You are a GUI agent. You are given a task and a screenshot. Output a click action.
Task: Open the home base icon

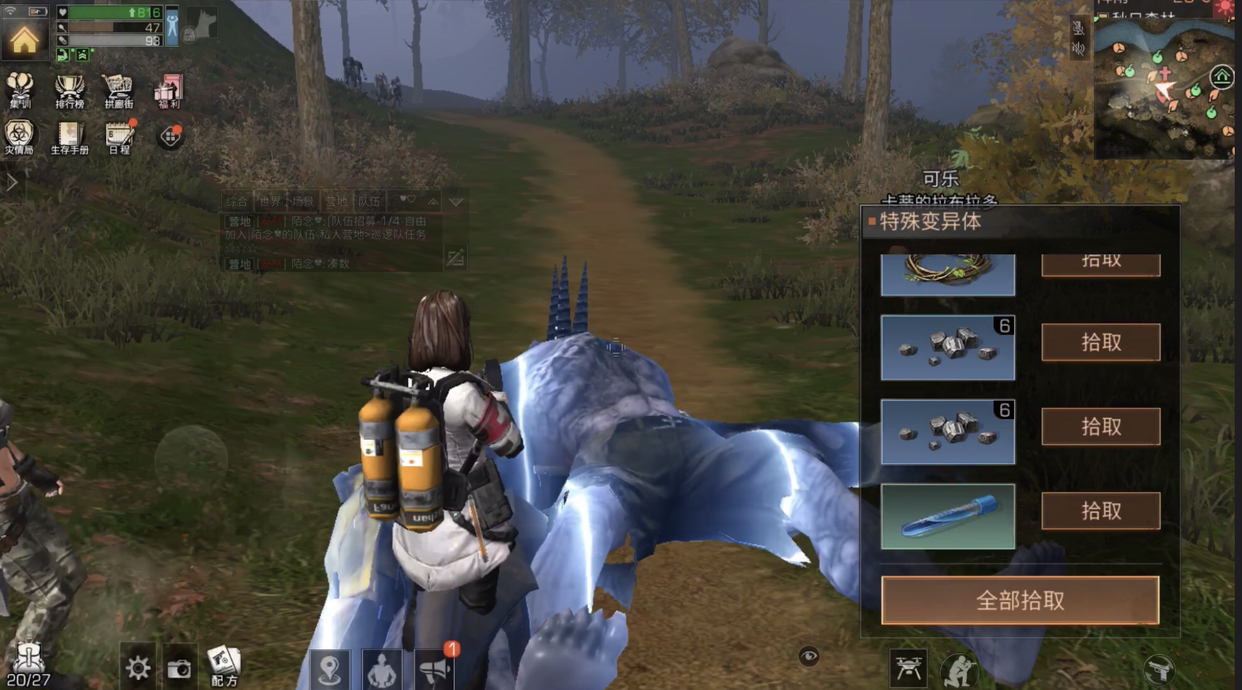pyautogui.click(x=25, y=38)
